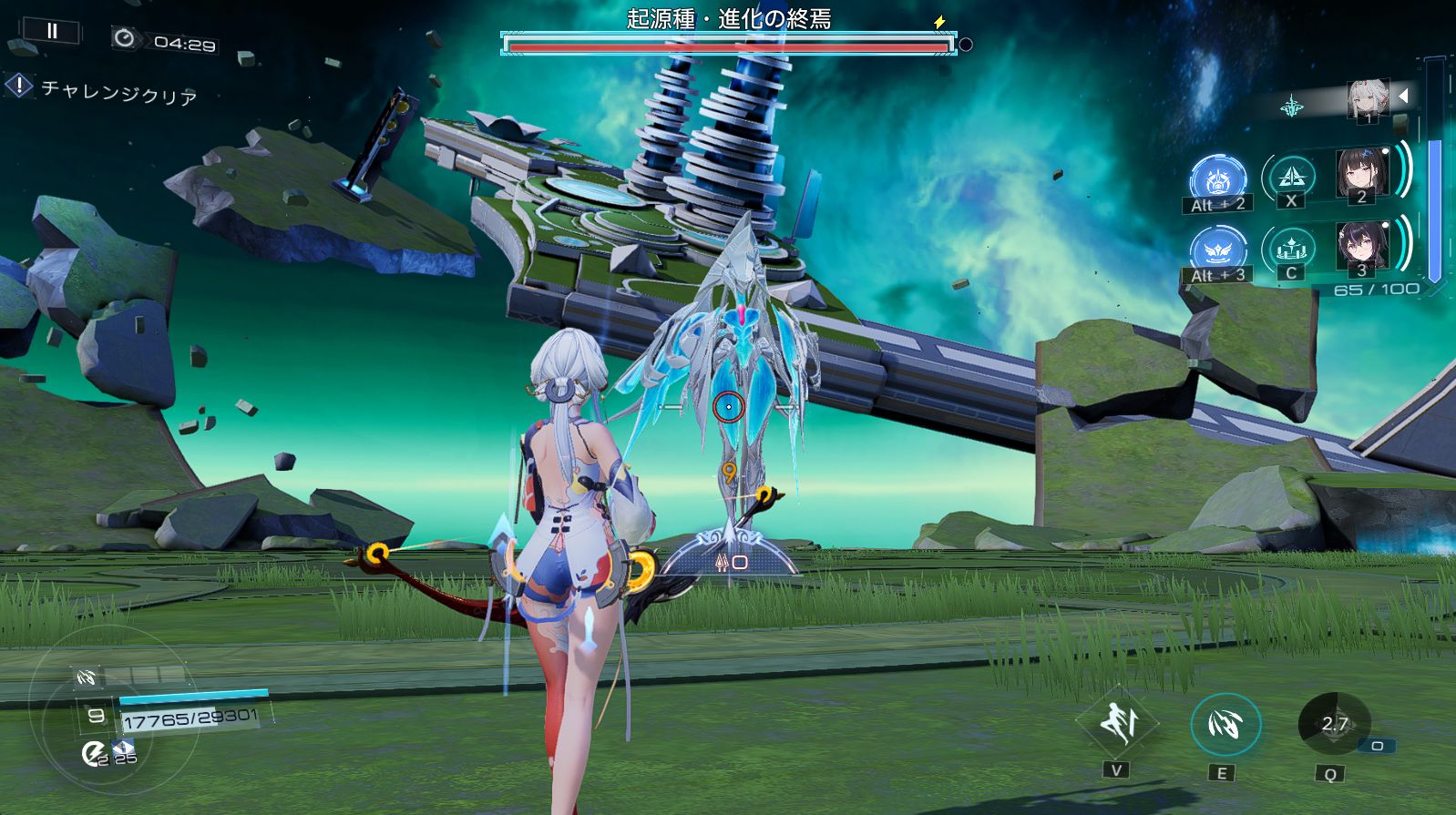
Task: Activate the claw slash skill
Action: tap(1225, 725)
